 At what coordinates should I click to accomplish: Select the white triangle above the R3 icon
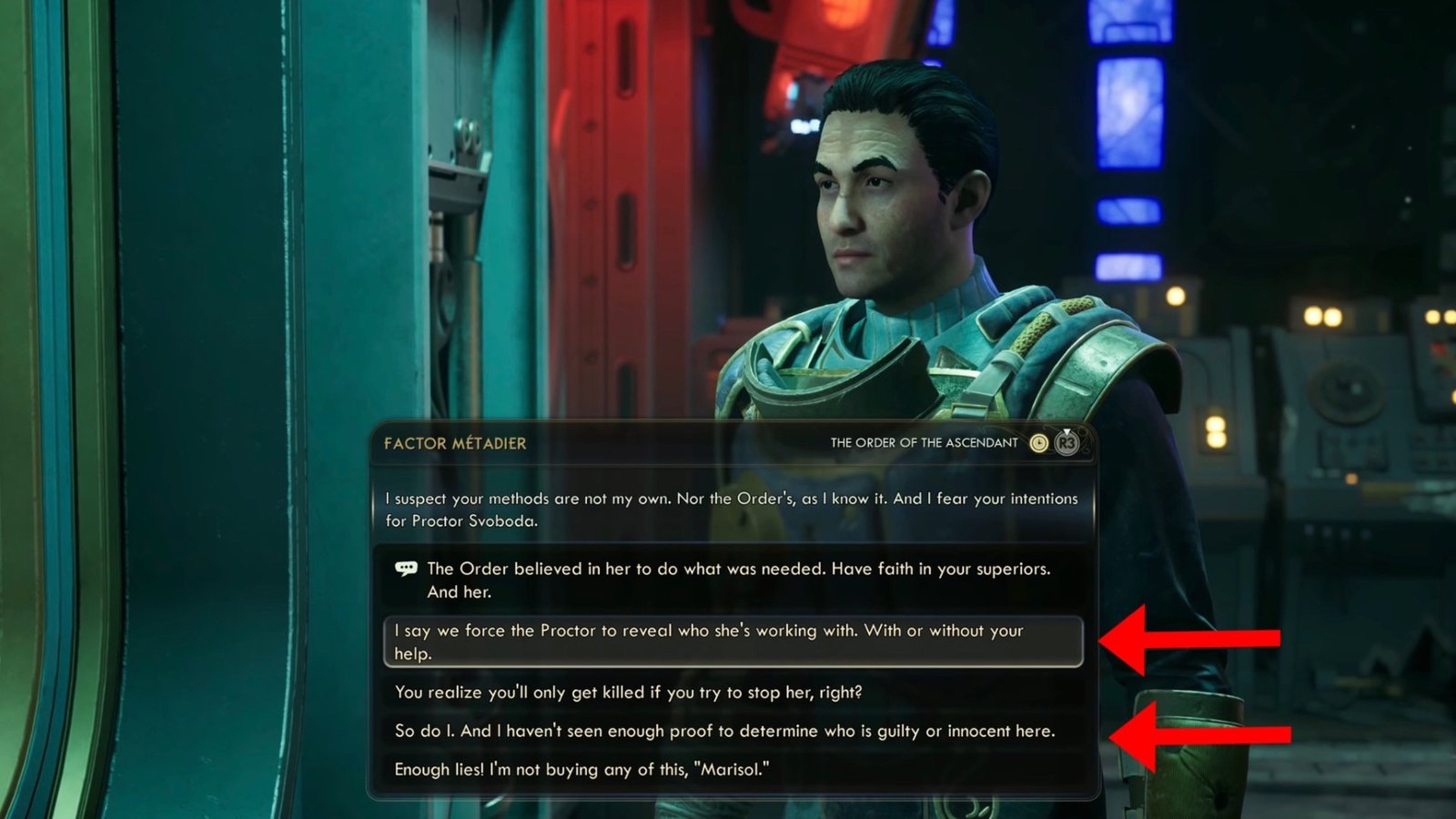tap(1067, 431)
